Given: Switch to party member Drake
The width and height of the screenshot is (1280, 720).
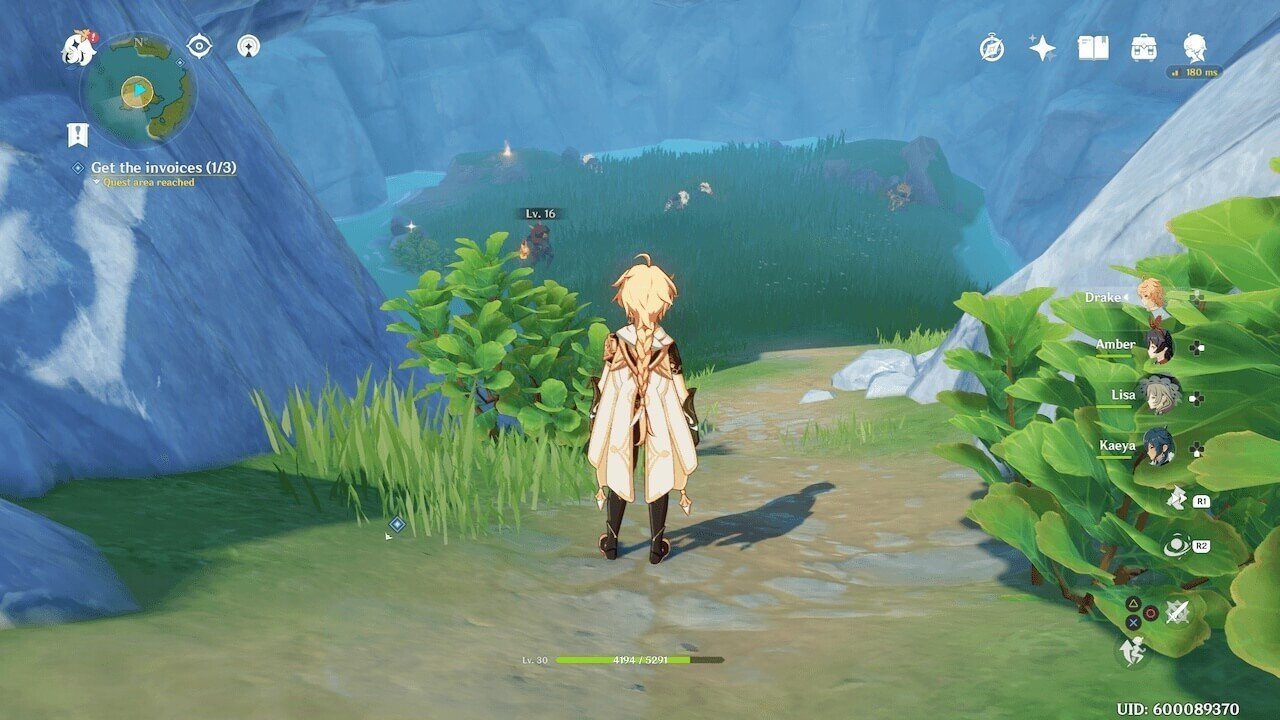Looking at the screenshot, I should point(1152,296).
